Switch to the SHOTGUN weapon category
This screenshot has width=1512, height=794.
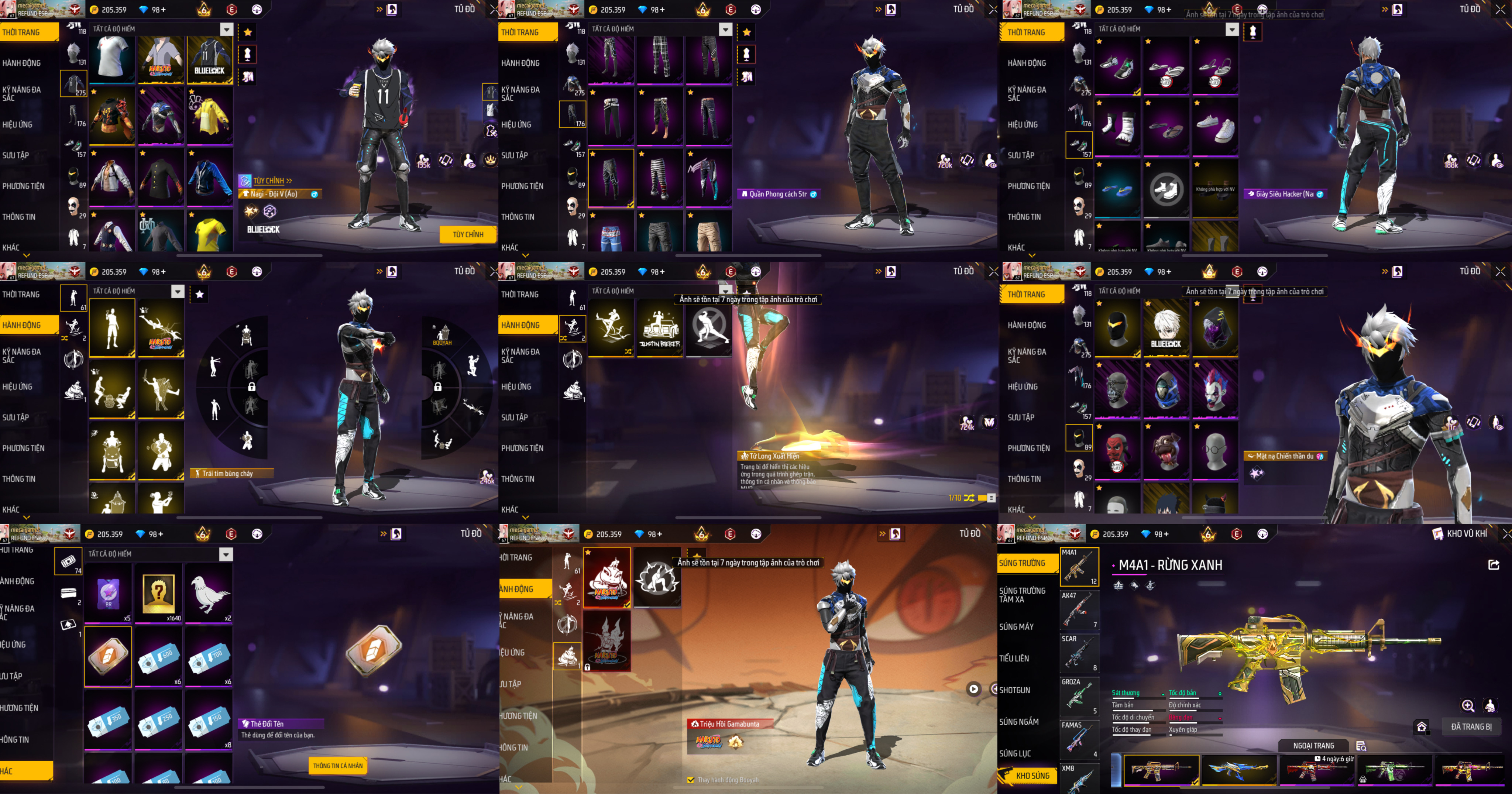(x=1015, y=690)
